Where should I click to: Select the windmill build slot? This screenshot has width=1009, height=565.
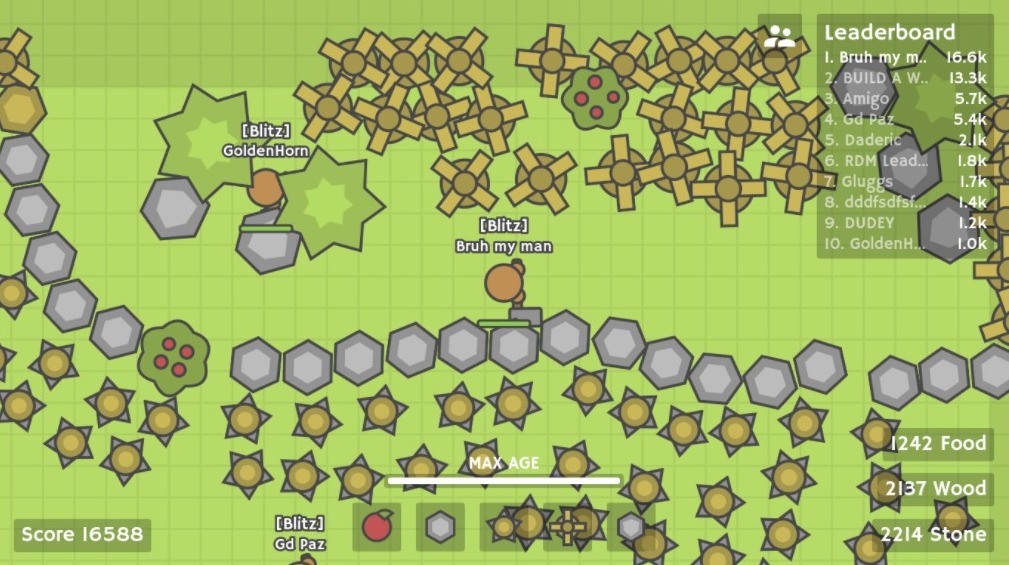tap(567, 526)
